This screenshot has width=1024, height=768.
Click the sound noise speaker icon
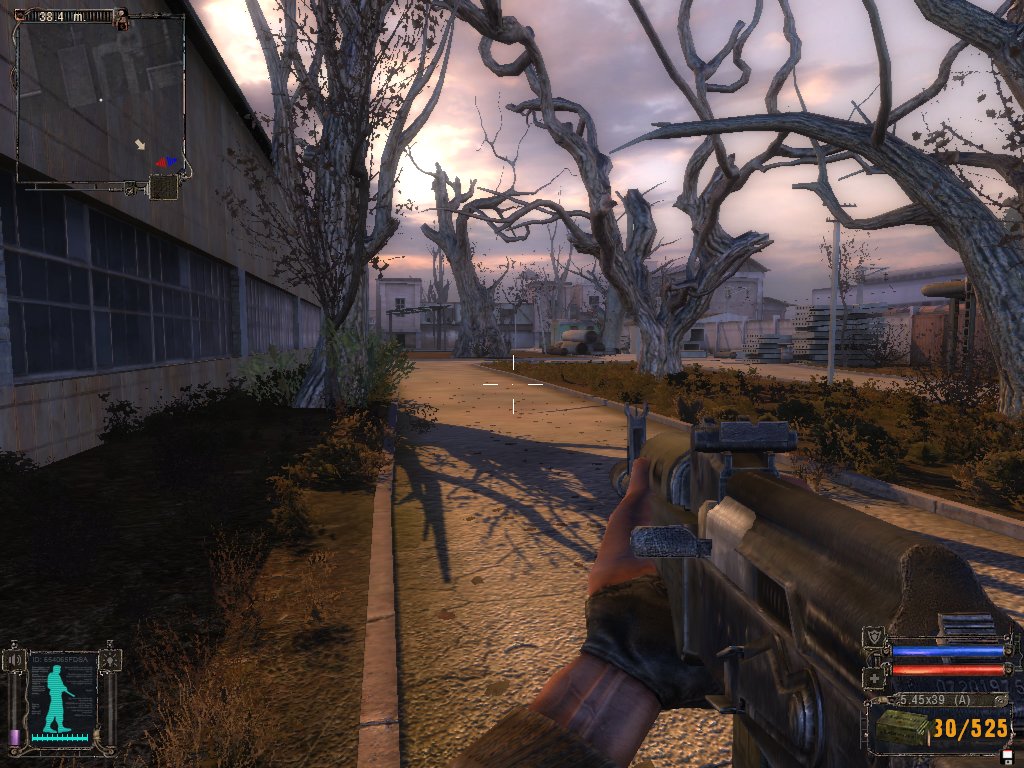(x=15, y=660)
